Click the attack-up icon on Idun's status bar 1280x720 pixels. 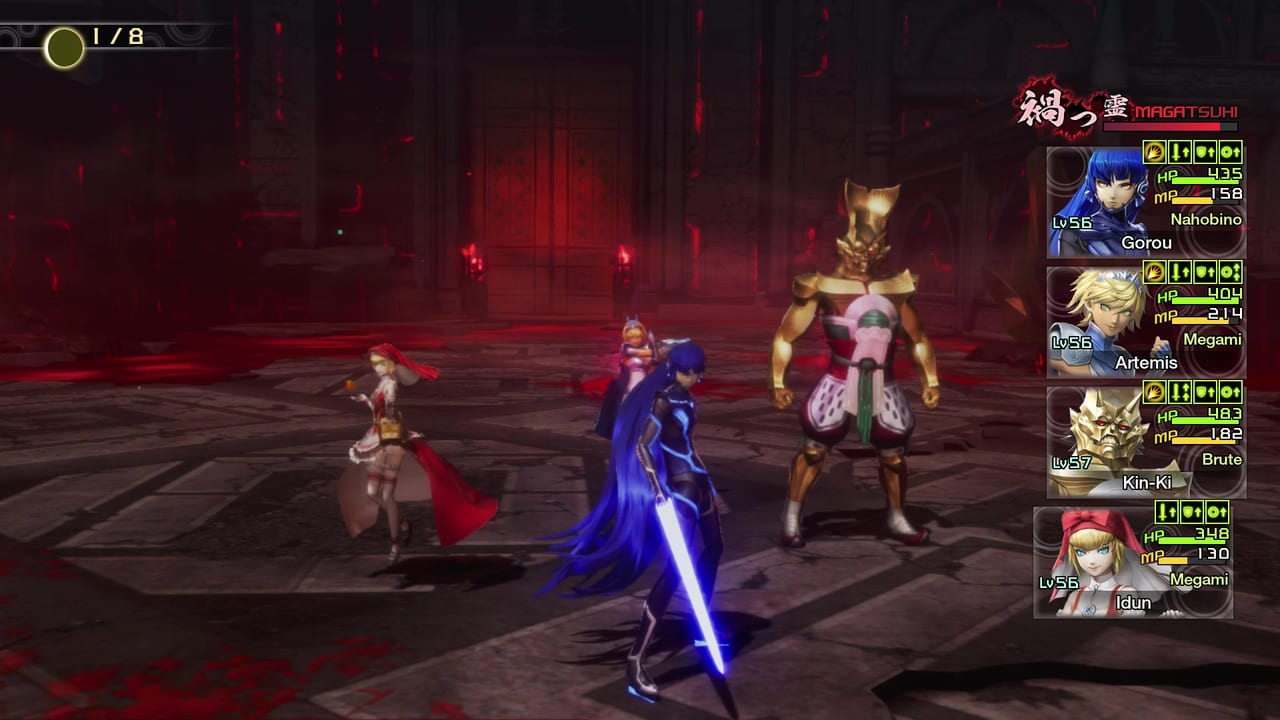[1165, 512]
